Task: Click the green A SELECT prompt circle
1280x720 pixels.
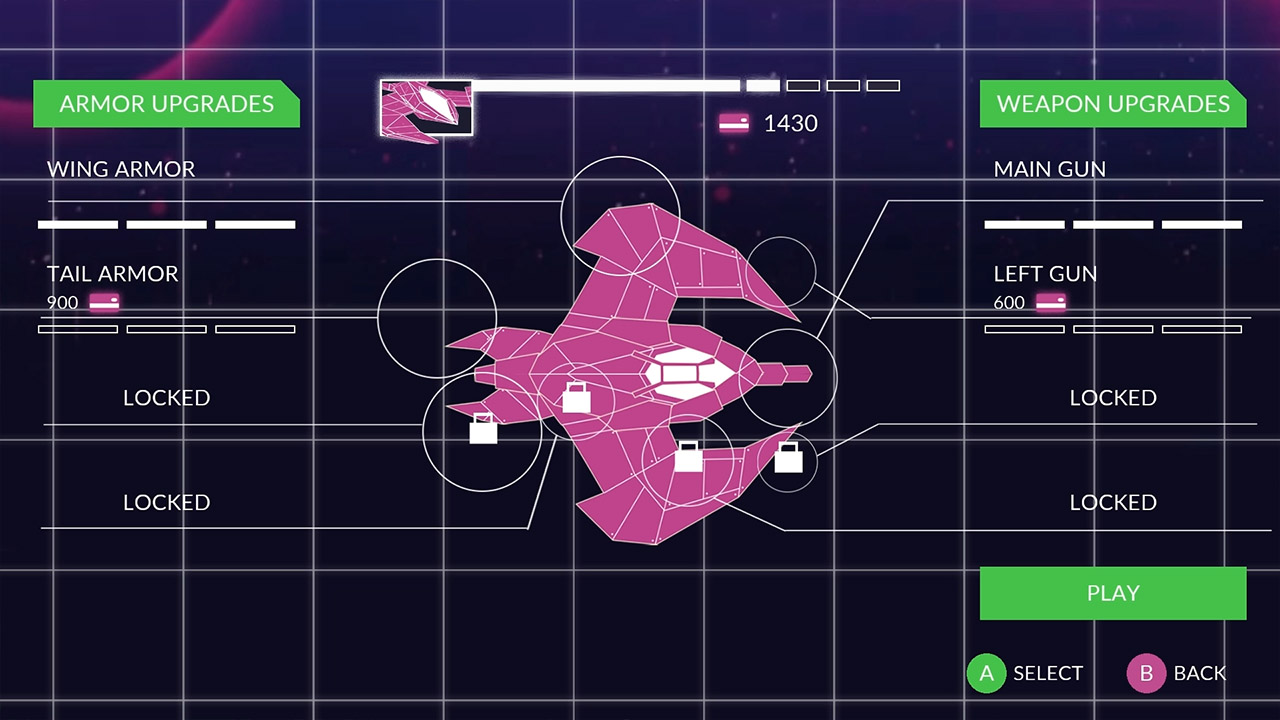Action: (x=986, y=673)
